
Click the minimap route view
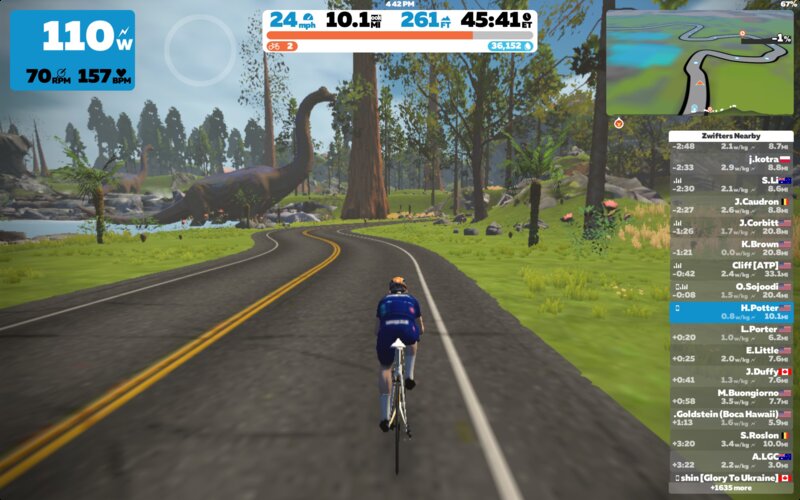tap(700, 62)
